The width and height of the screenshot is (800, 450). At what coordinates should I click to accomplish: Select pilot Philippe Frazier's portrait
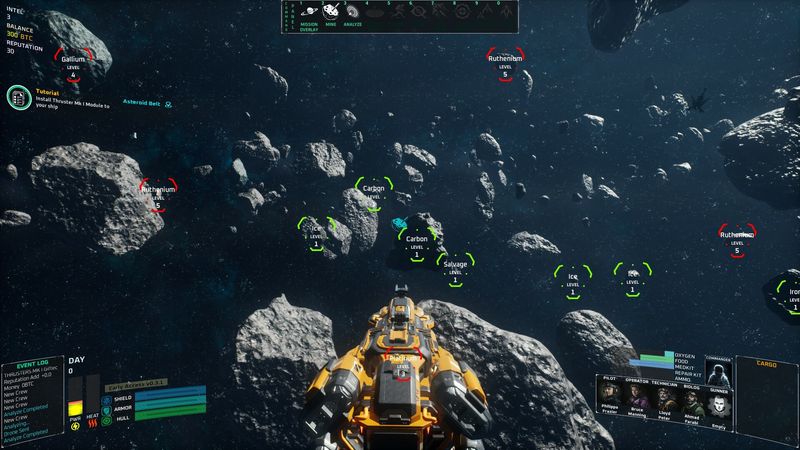pyautogui.click(x=609, y=399)
